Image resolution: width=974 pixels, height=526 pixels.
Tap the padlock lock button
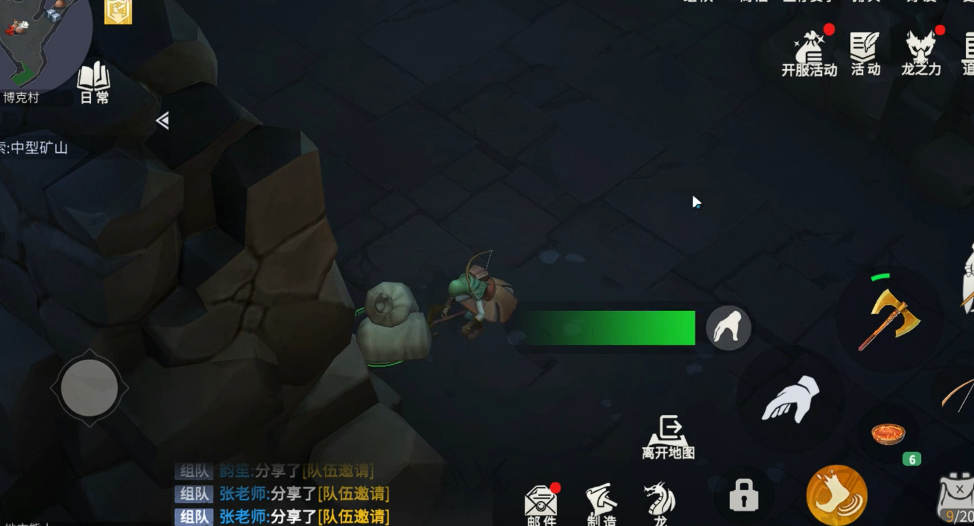[x=743, y=494]
